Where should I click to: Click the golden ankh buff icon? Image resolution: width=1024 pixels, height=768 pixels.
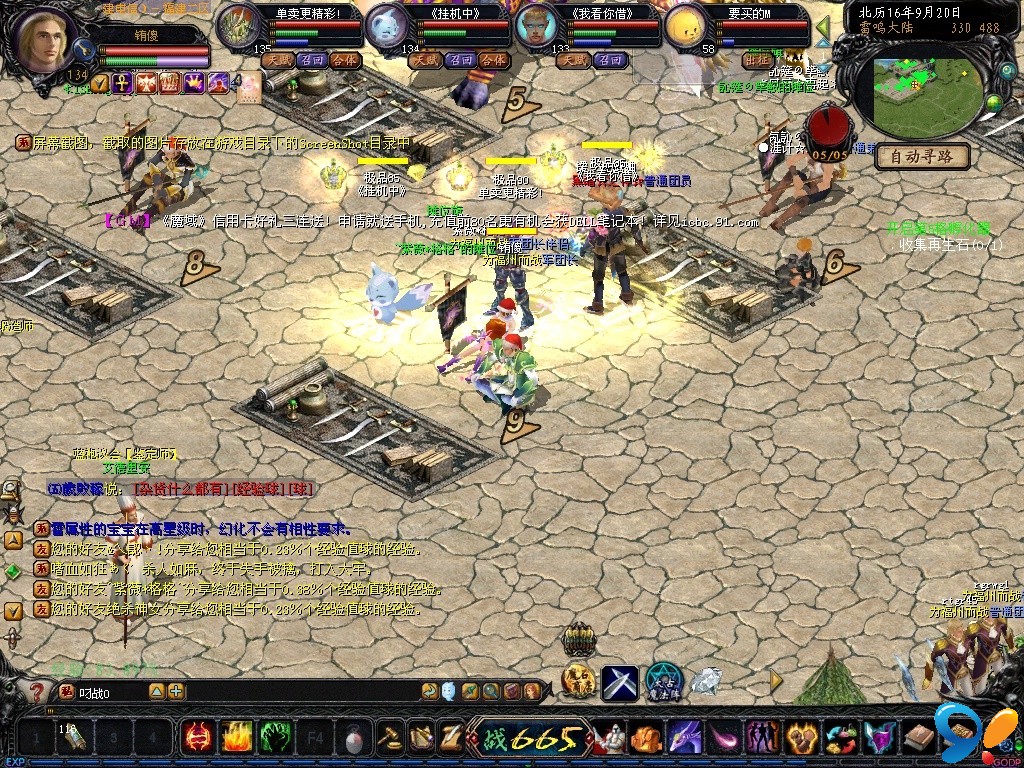(x=121, y=83)
